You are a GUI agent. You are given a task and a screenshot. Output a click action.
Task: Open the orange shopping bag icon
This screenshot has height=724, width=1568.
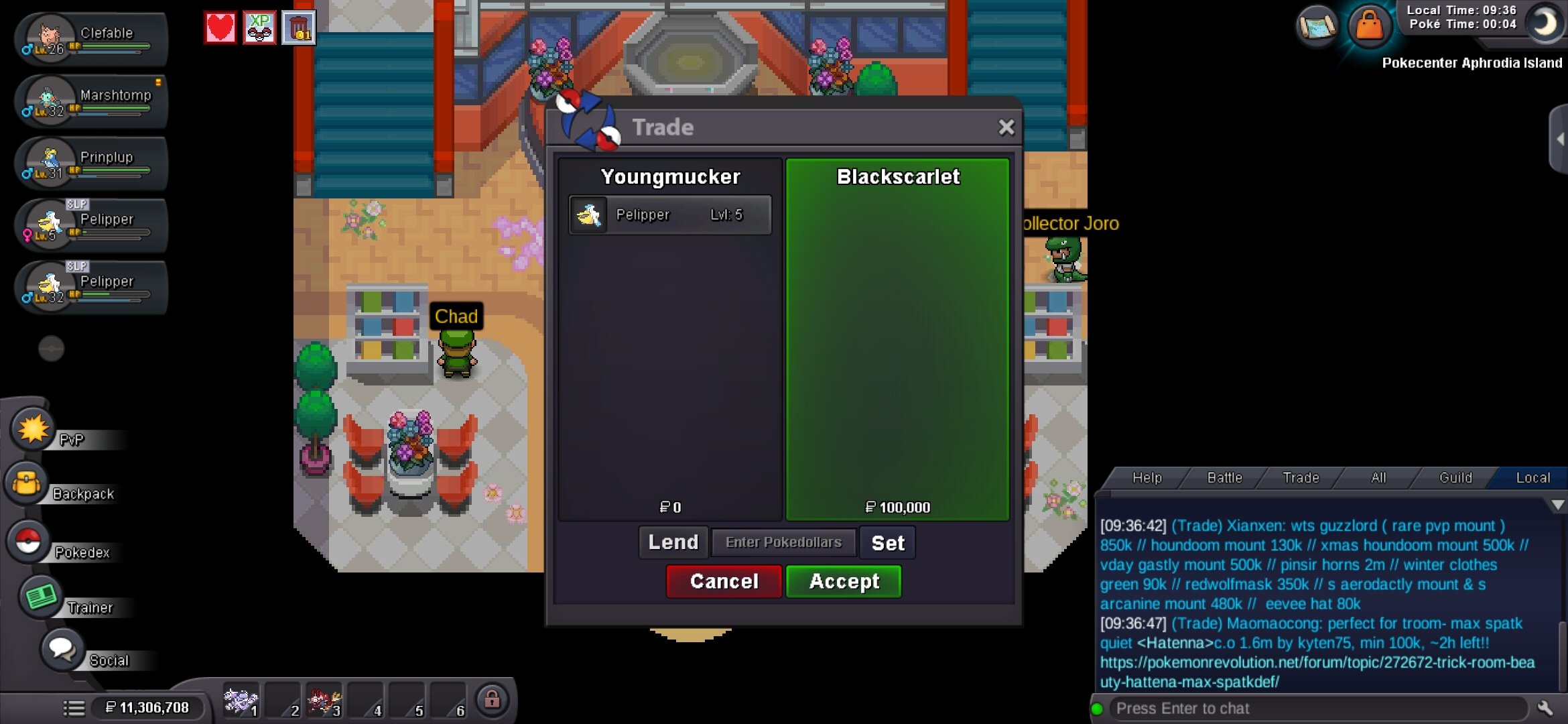(1369, 27)
